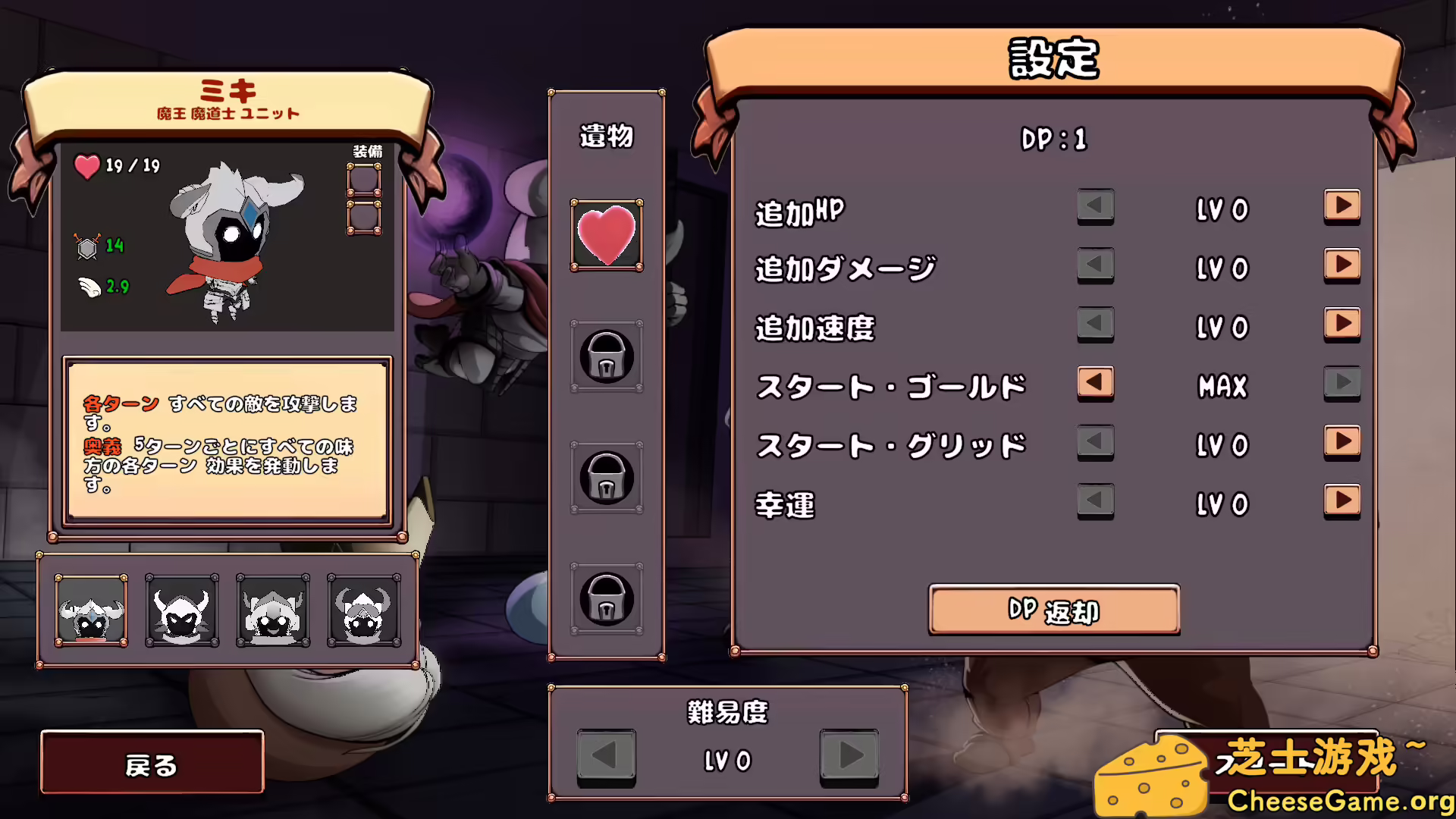Increase the スタート・グリッド level
Viewport: 1456px width, 819px height.
tap(1341, 444)
